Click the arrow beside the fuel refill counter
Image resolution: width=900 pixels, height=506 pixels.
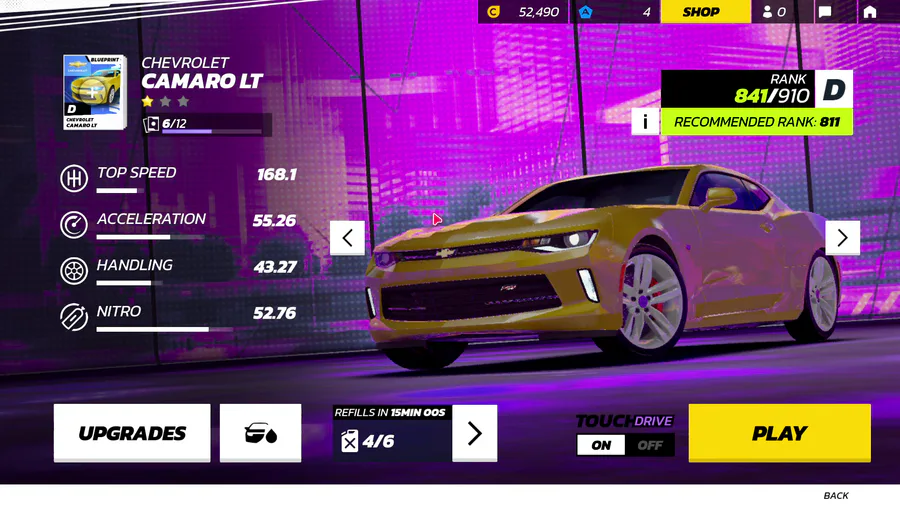(x=474, y=433)
